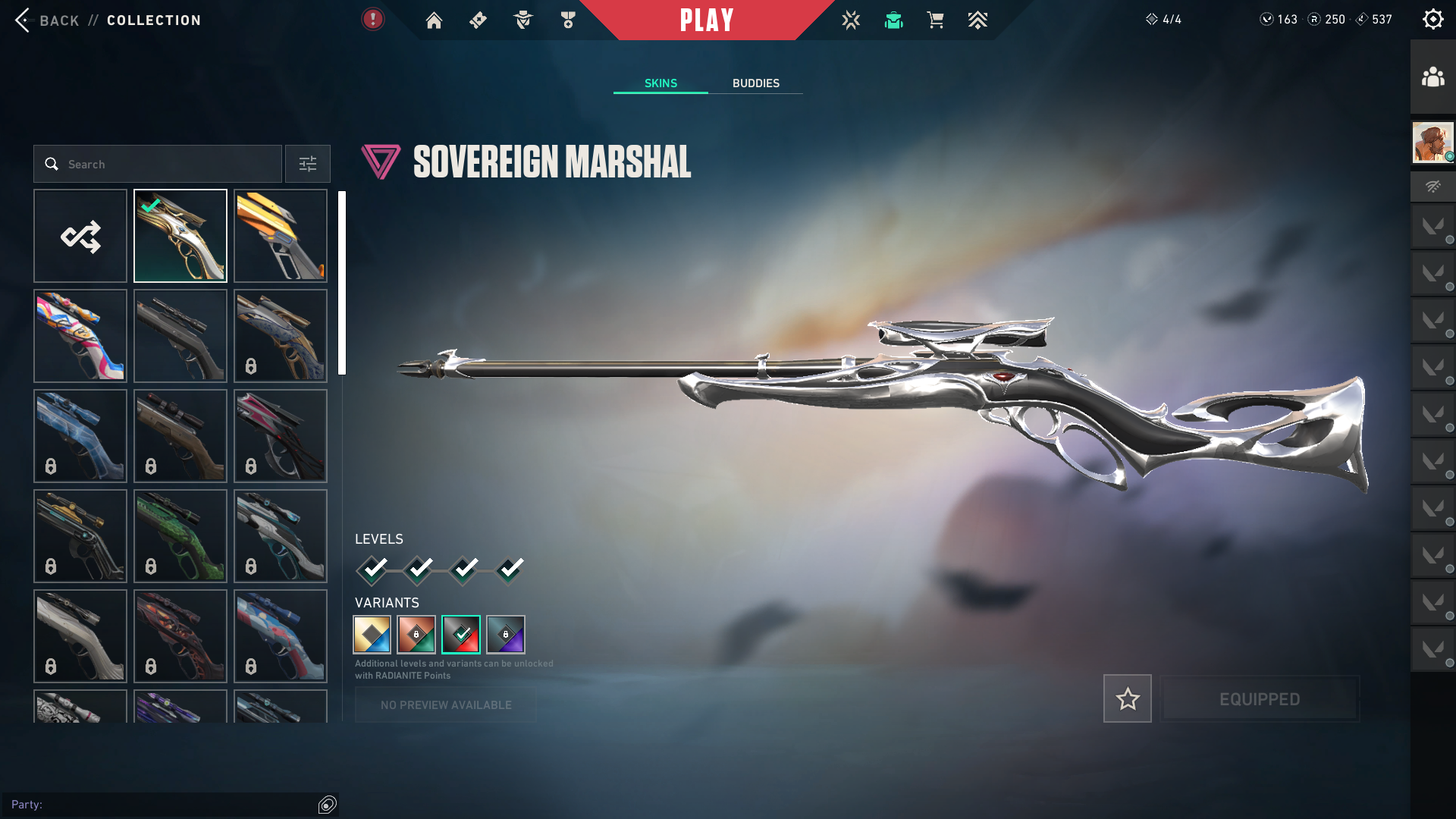
Task: Click the red PLAY button
Action: pyautogui.click(x=707, y=20)
